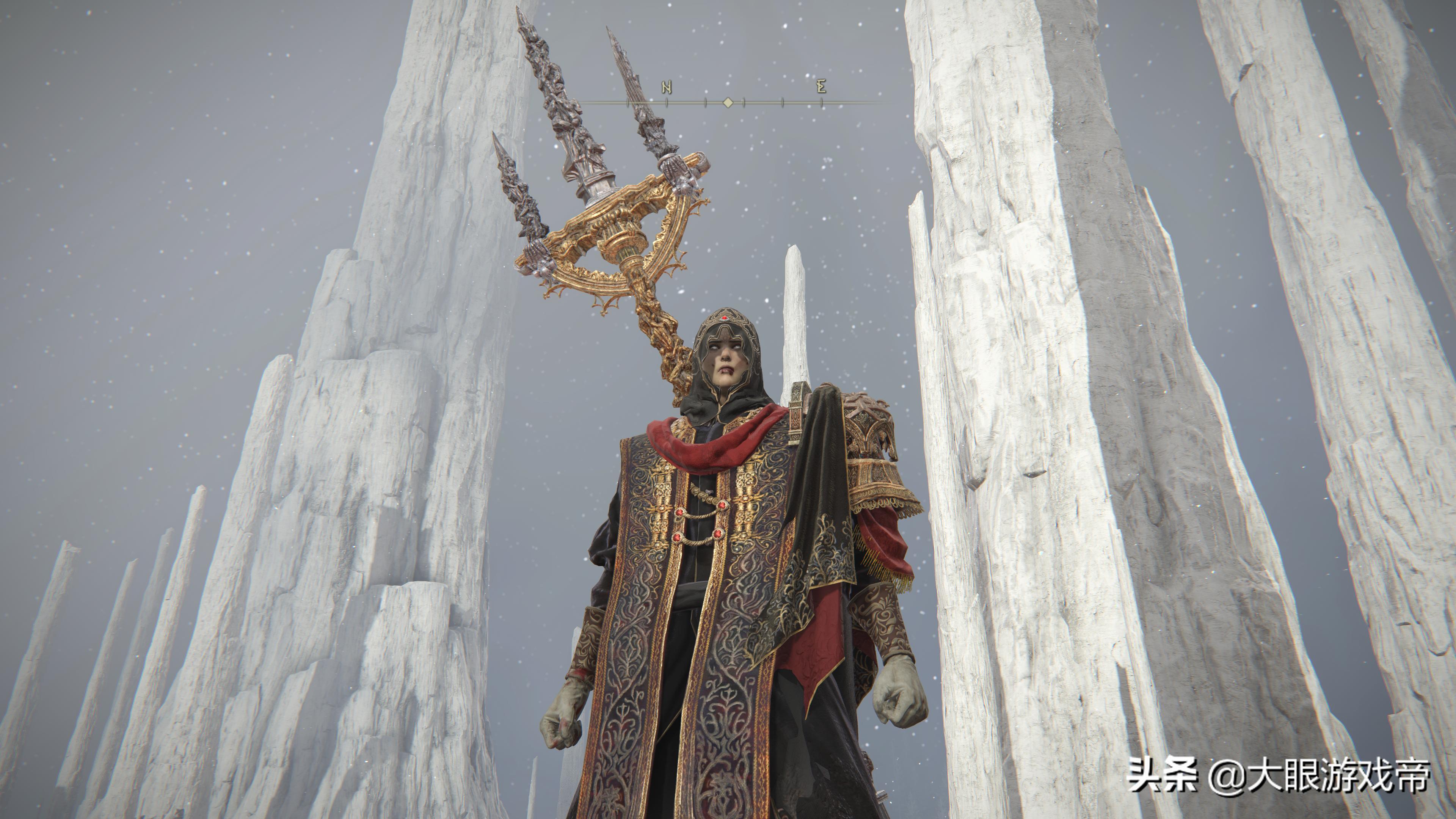
Task: Click the diamond marker on the compass
Action: [728, 102]
